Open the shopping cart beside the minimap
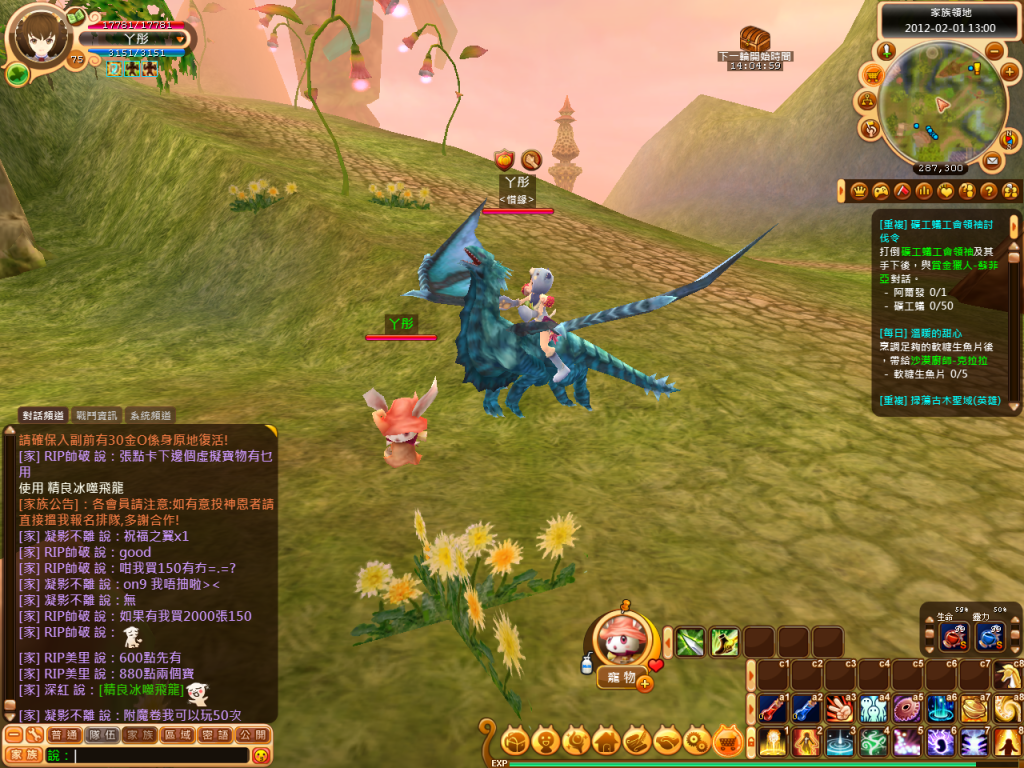1024x768 pixels. pyautogui.click(x=872, y=73)
